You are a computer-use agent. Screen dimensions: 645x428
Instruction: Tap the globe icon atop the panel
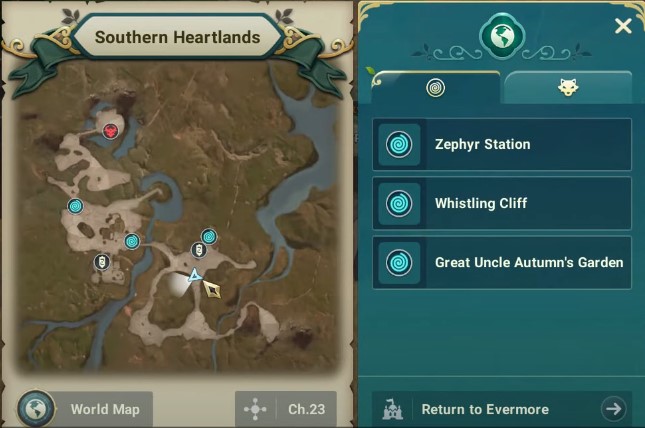coord(502,35)
